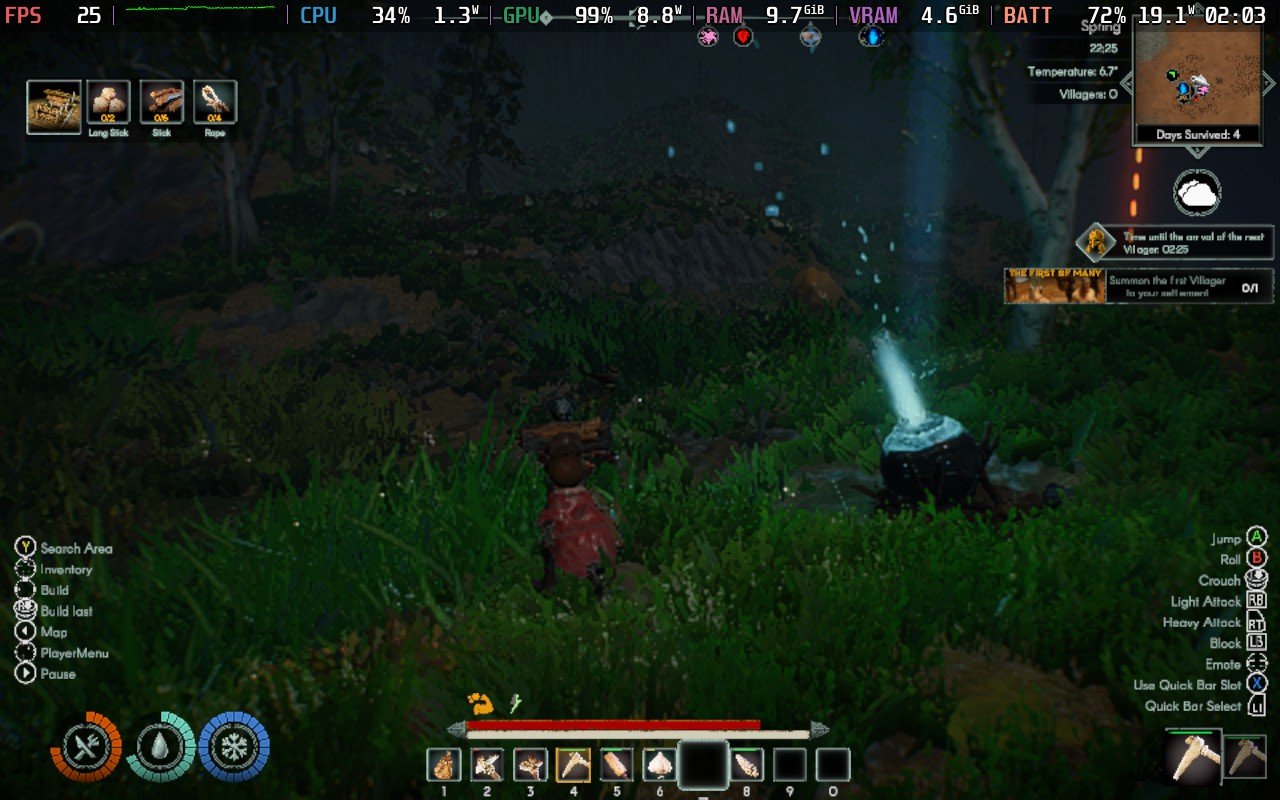Screen dimensions: 1280x800
Task: Click the water droplet thirst gauge
Action: 160,746
